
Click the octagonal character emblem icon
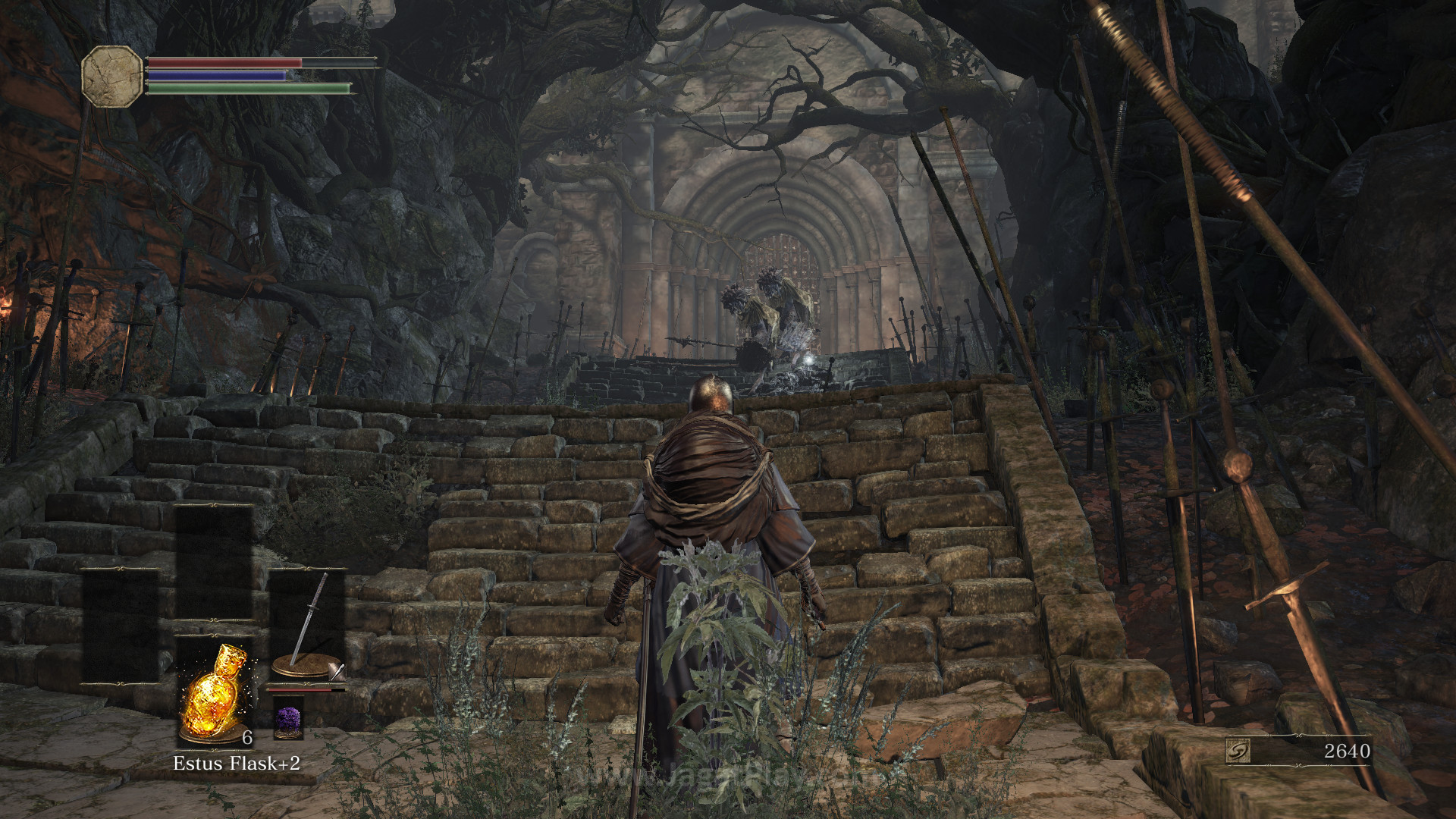[x=112, y=76]
